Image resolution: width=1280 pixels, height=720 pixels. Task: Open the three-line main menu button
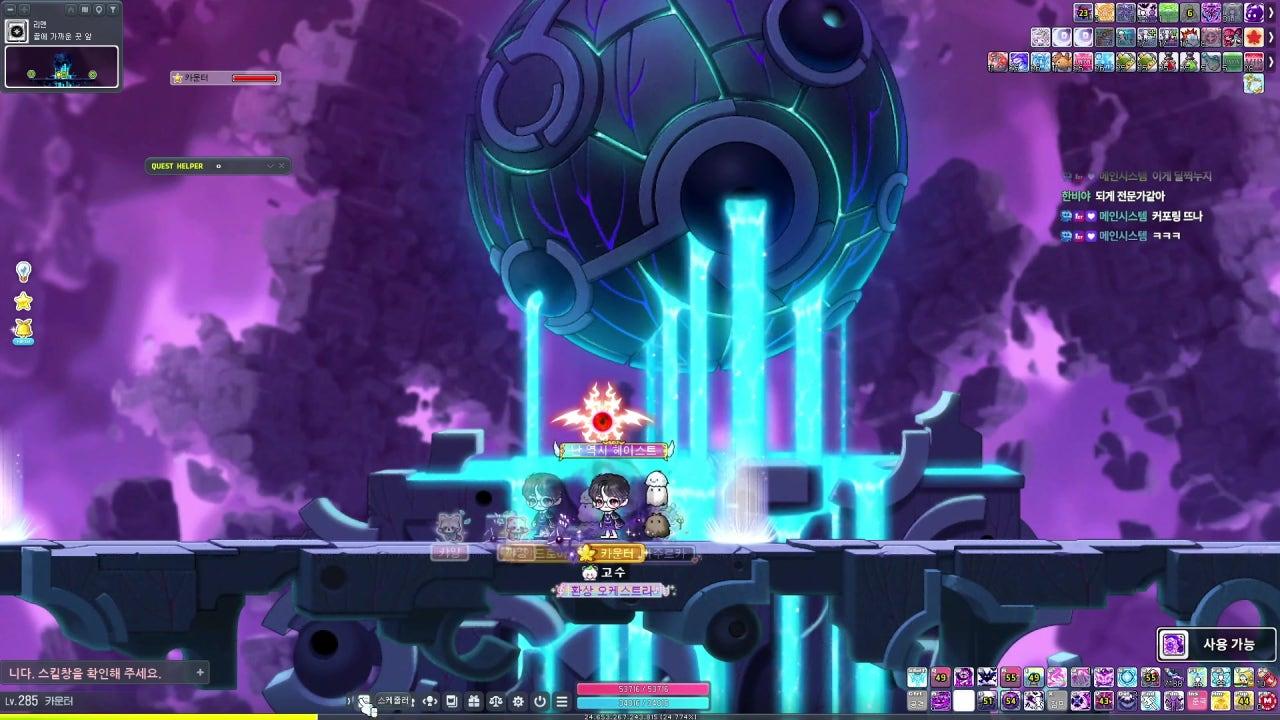coord(562,702)
